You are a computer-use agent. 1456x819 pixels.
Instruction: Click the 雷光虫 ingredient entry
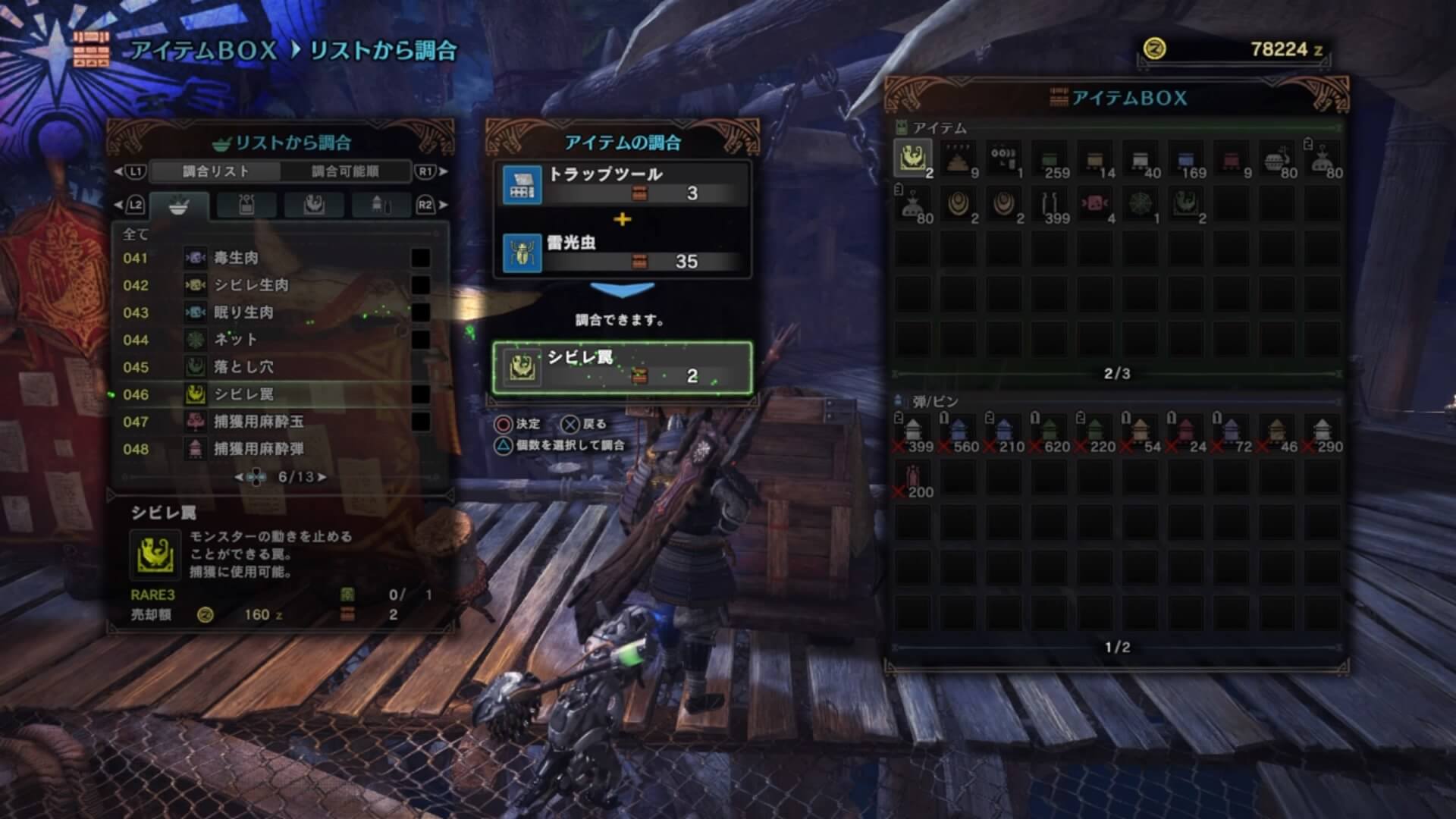622,253
